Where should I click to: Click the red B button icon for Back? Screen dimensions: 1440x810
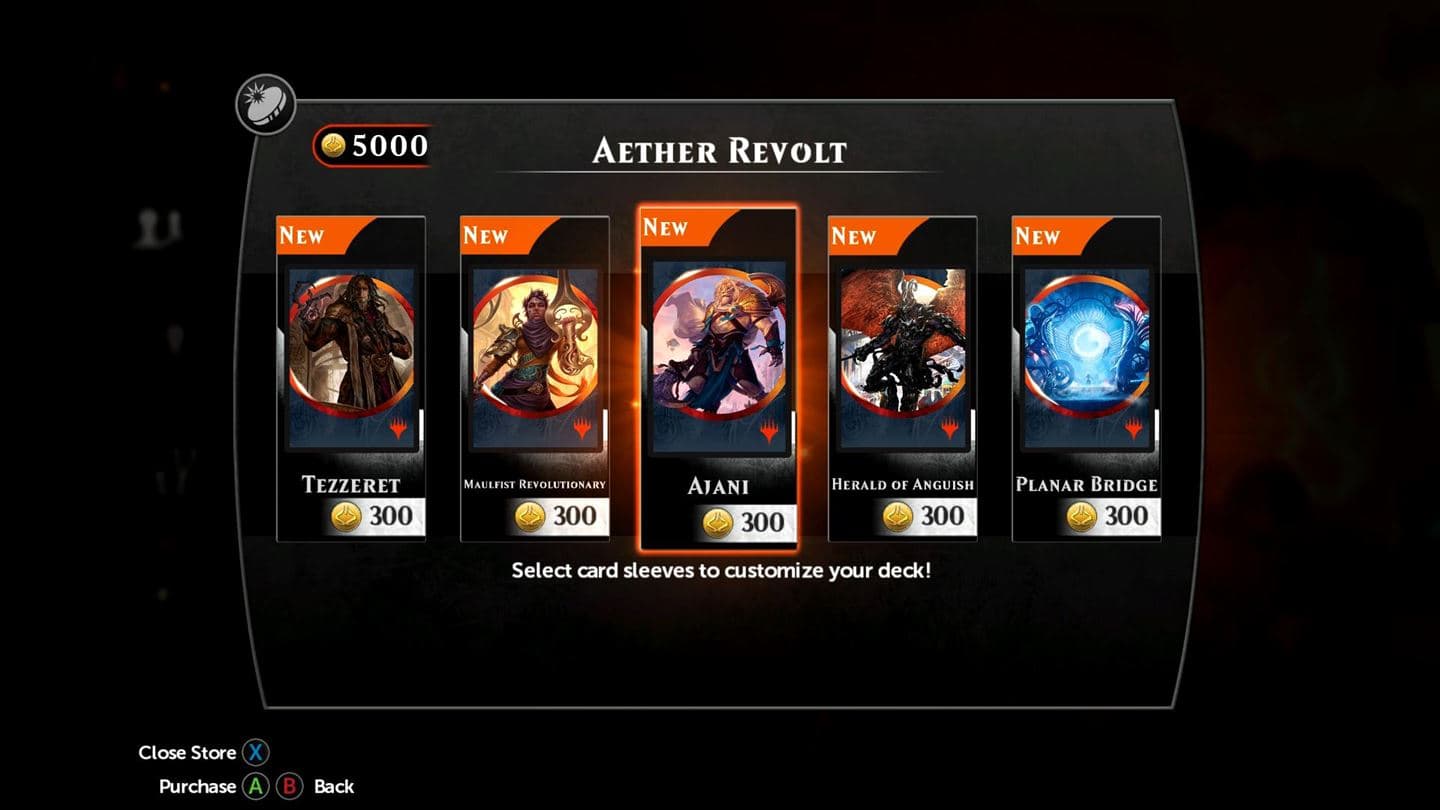point(290,786)
